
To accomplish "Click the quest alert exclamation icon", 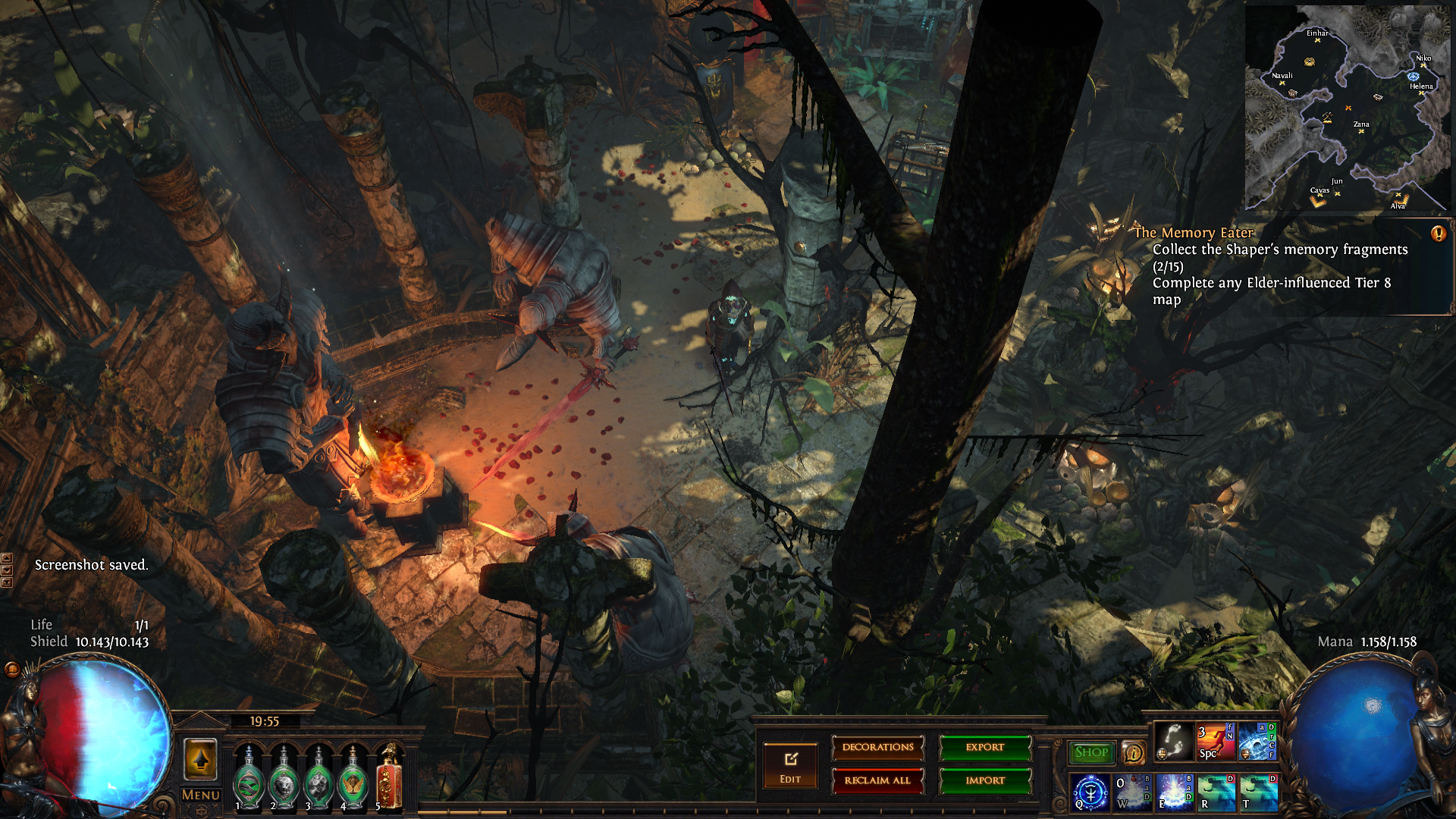I will pyautogui.click(x=1438, y=234).
